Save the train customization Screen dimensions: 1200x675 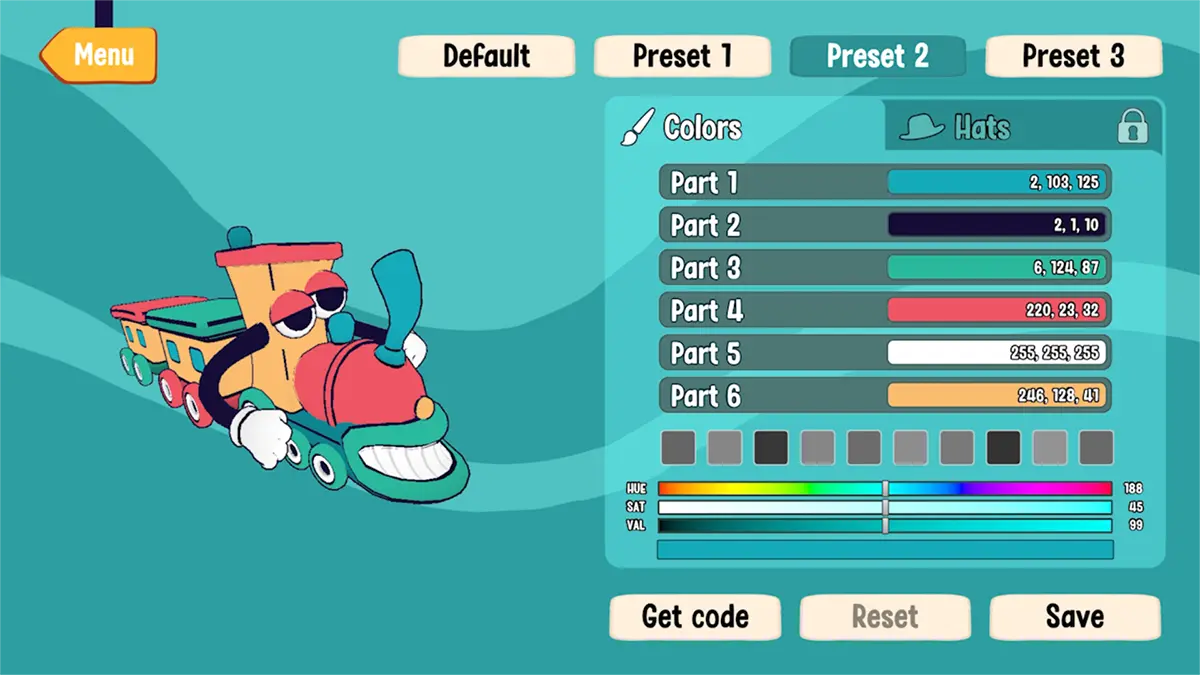1074,617
